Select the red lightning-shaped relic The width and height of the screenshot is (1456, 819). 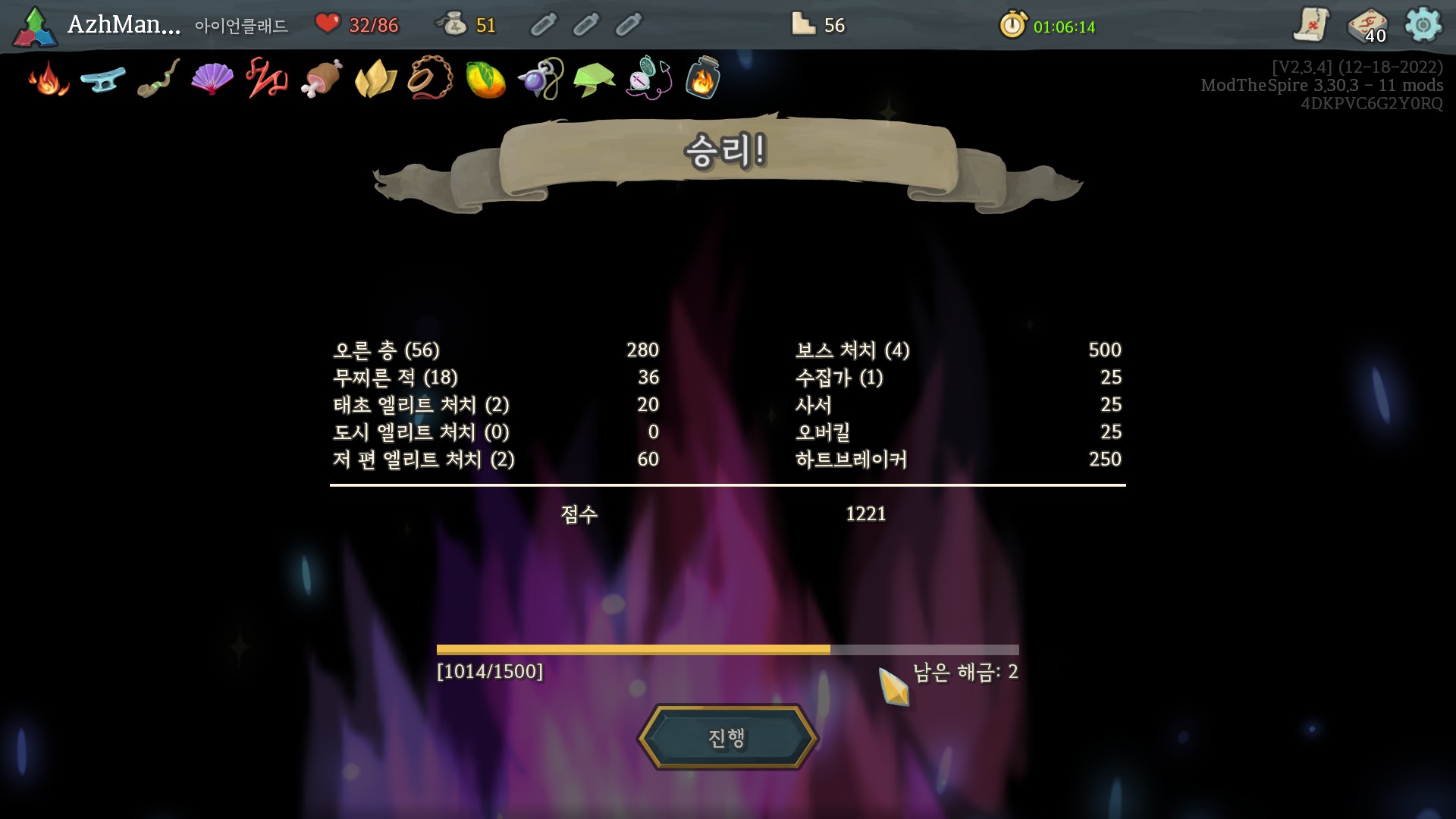coord(267,79)
